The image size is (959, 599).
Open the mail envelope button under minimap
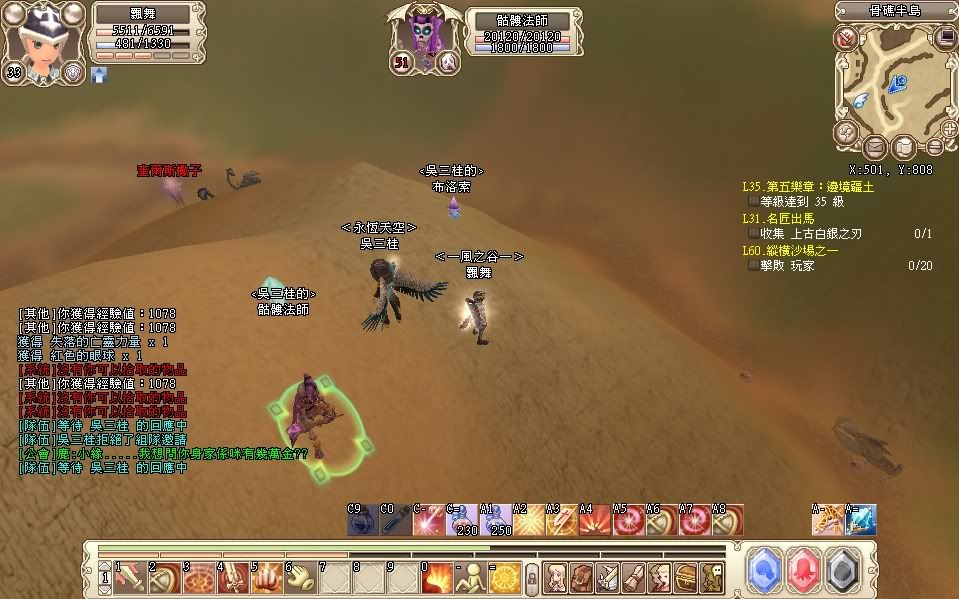click(x=876, y=148)
